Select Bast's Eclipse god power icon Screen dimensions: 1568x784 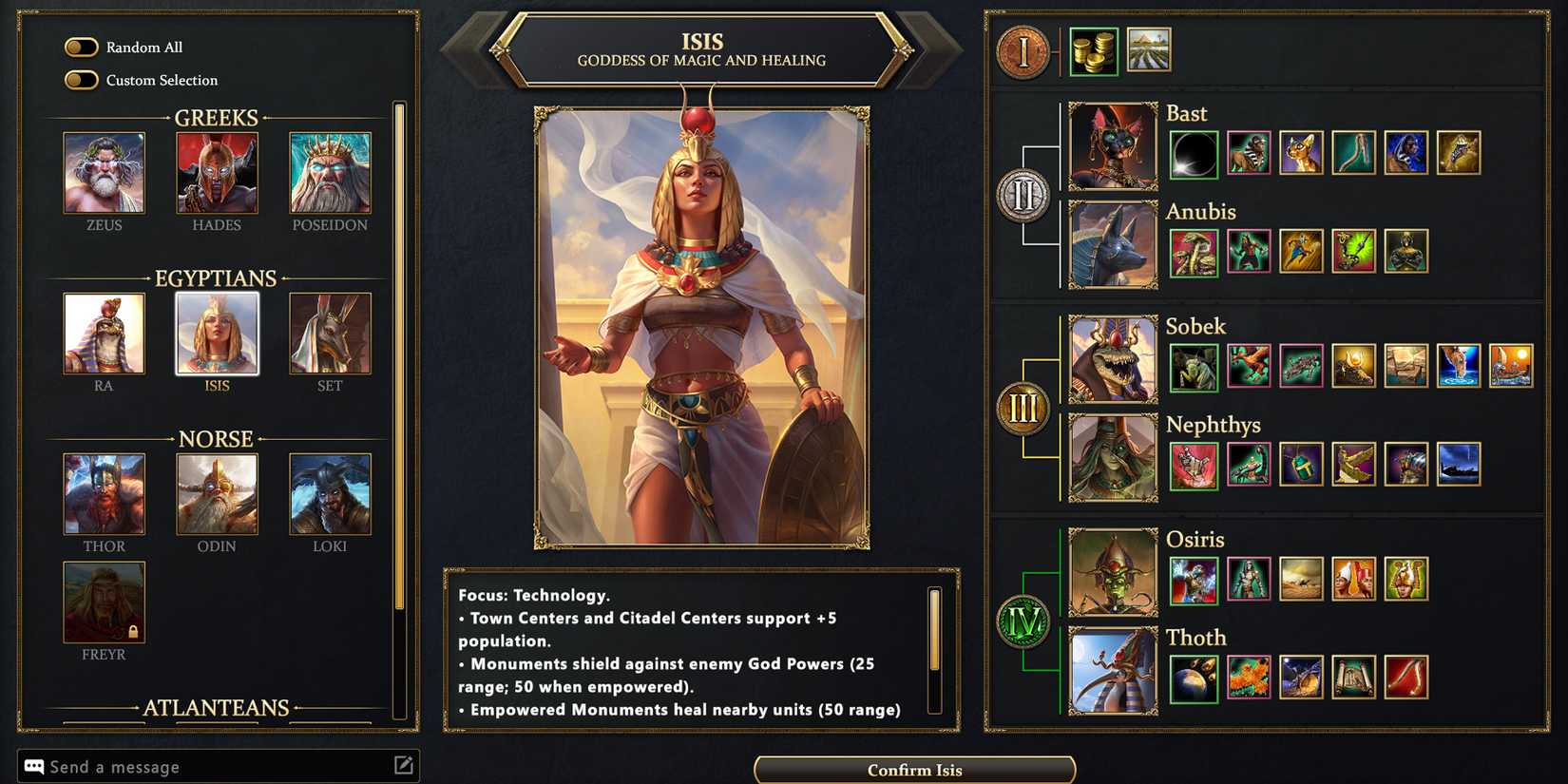1193,154
